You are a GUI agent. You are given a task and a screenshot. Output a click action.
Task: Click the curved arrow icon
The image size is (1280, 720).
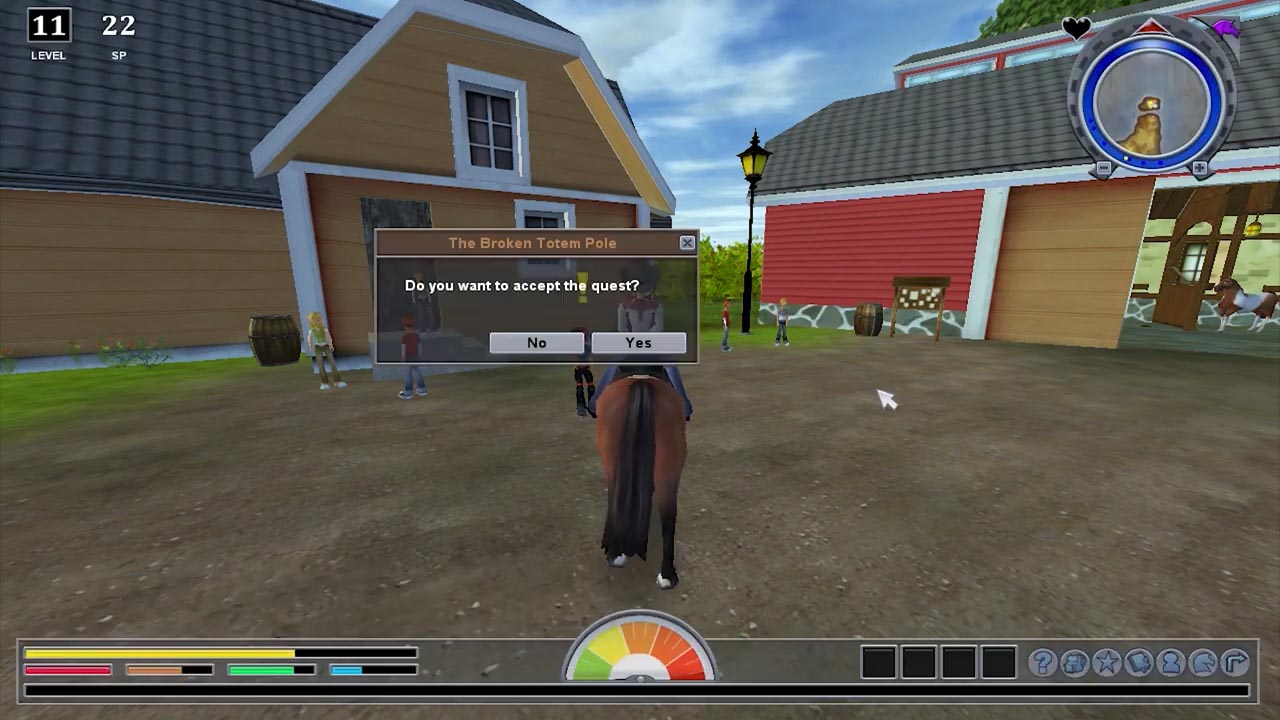coord(1236,662)
